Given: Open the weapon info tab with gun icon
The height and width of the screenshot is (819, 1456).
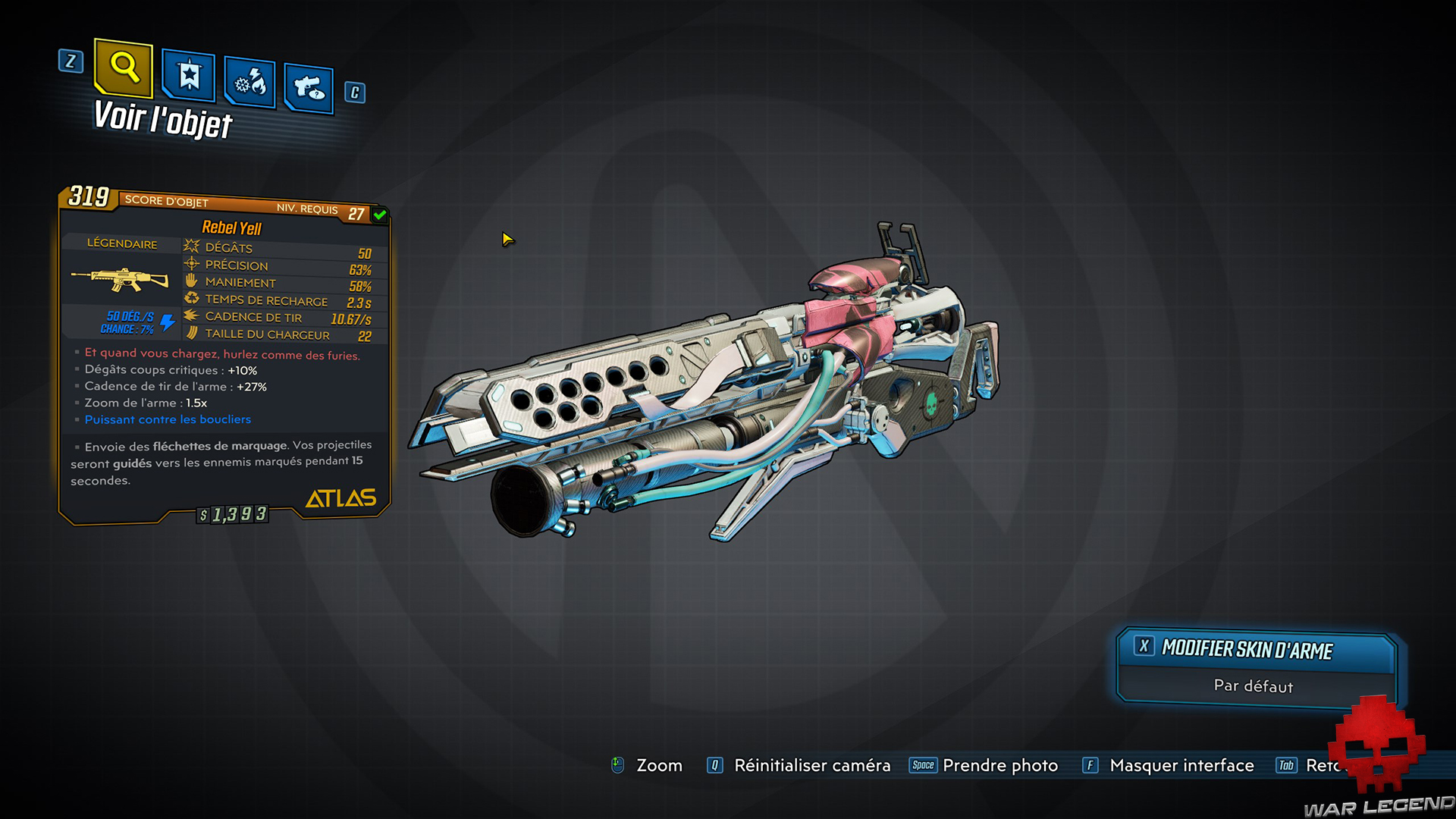Looking at the screenshot, I should tap(309, 86).
